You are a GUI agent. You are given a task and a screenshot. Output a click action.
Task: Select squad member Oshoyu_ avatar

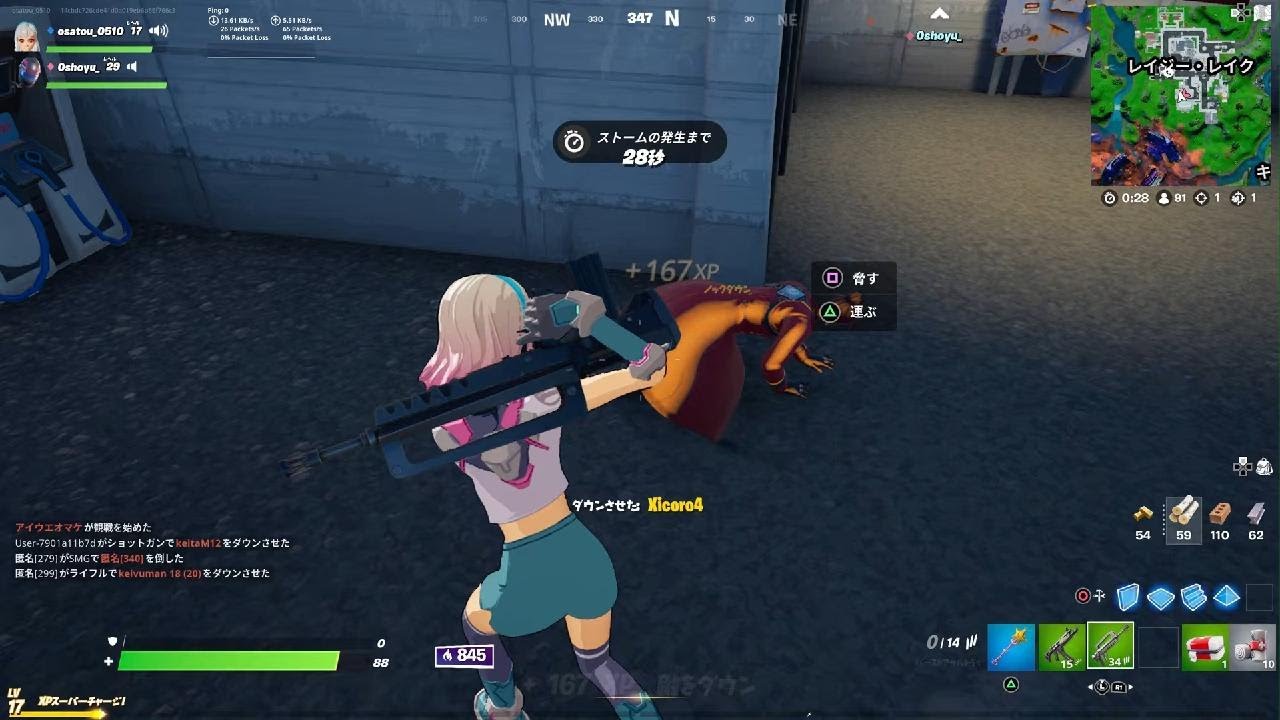click(x=29, y=72)
